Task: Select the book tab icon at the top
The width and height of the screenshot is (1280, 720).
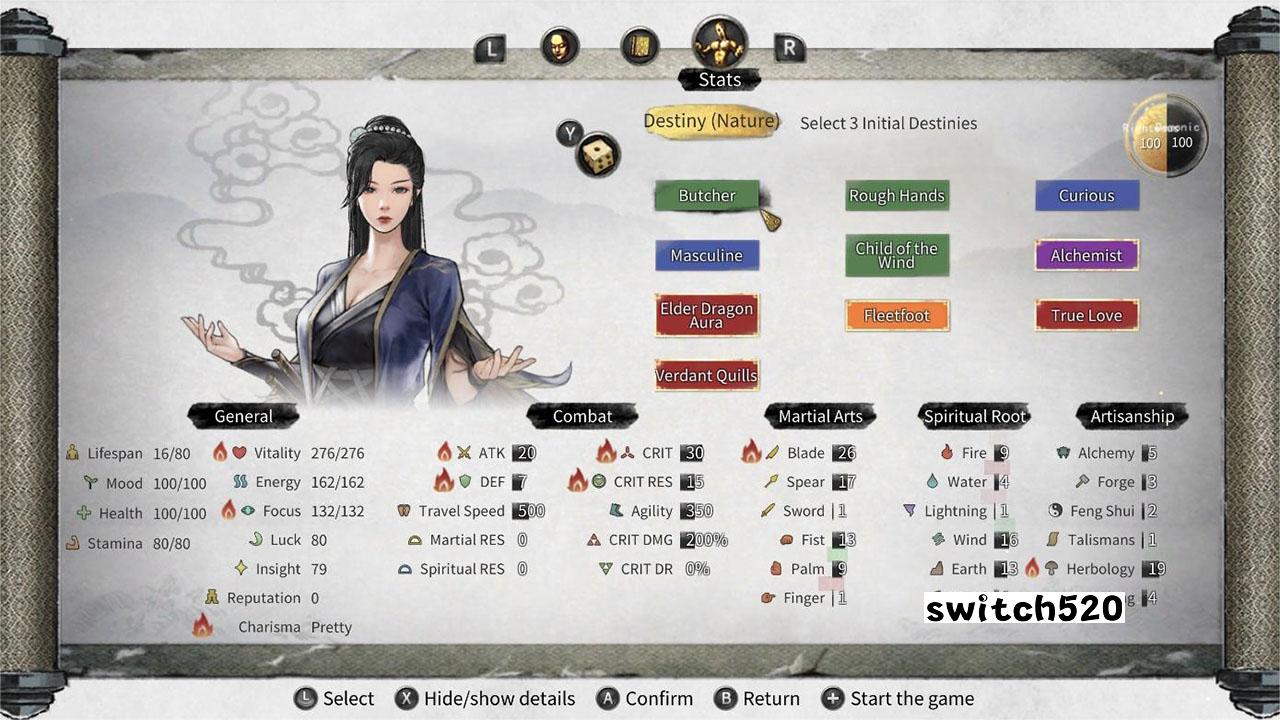Action: tap(637, 43)
